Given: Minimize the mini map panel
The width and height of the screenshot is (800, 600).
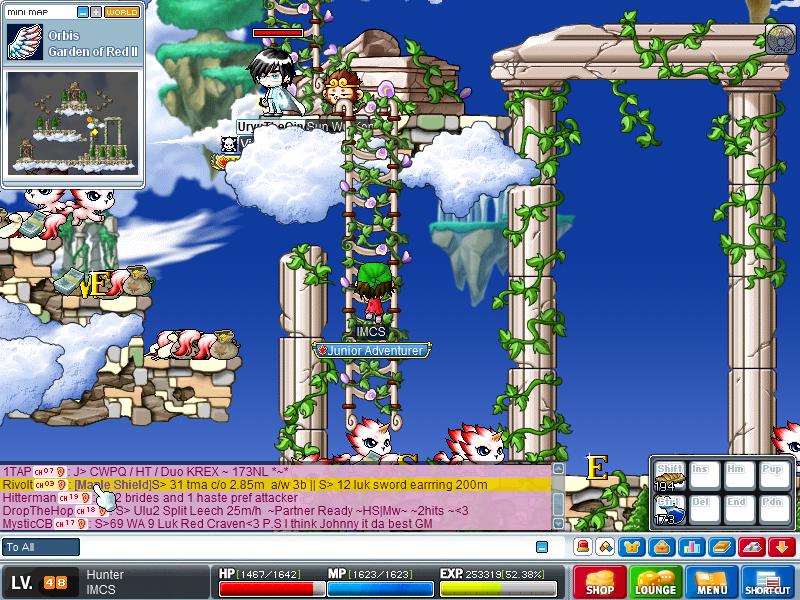Looking at the screenshot, I should [82, 13].
